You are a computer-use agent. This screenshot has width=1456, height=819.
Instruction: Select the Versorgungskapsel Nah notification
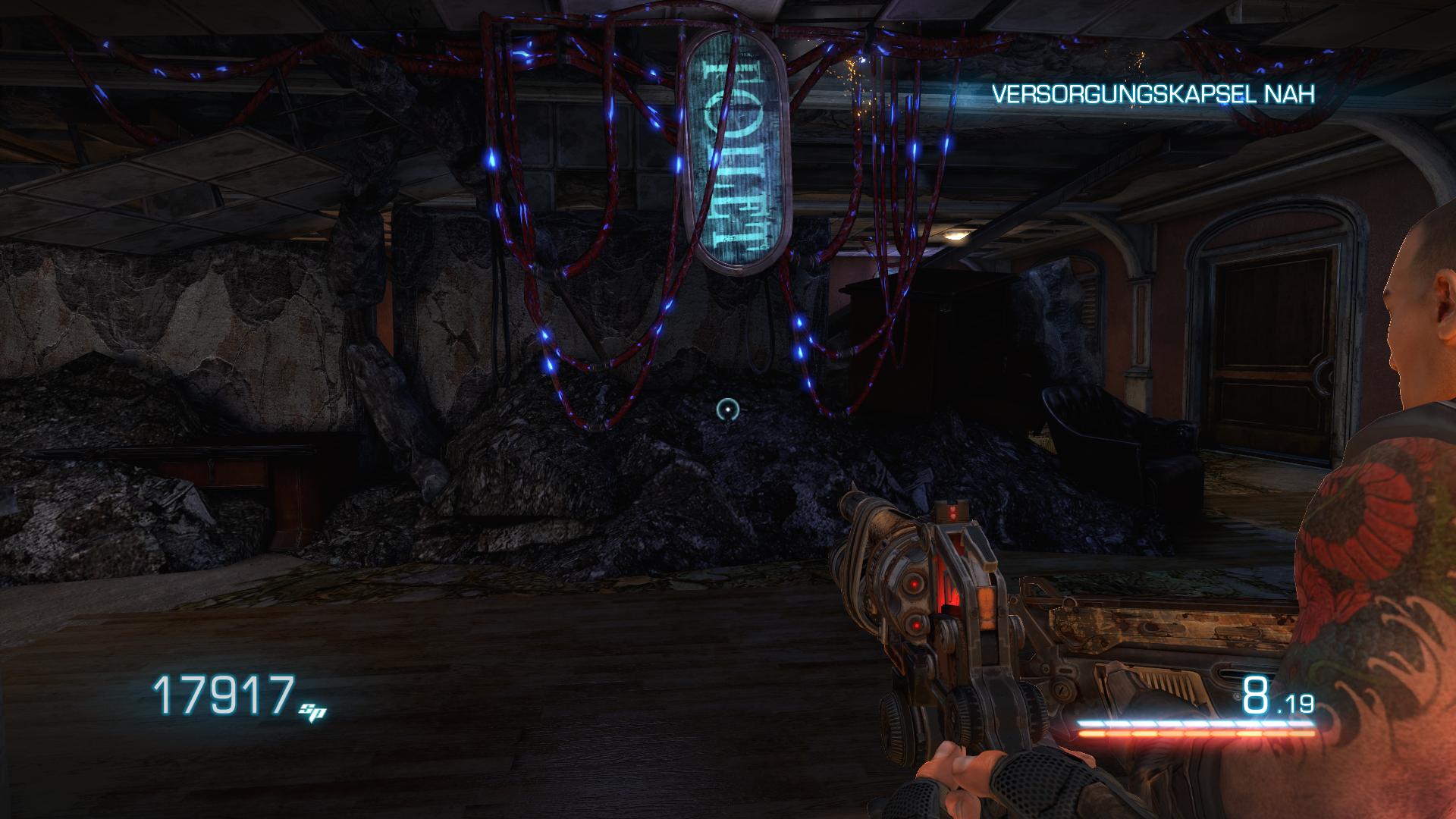[1153, 94]
